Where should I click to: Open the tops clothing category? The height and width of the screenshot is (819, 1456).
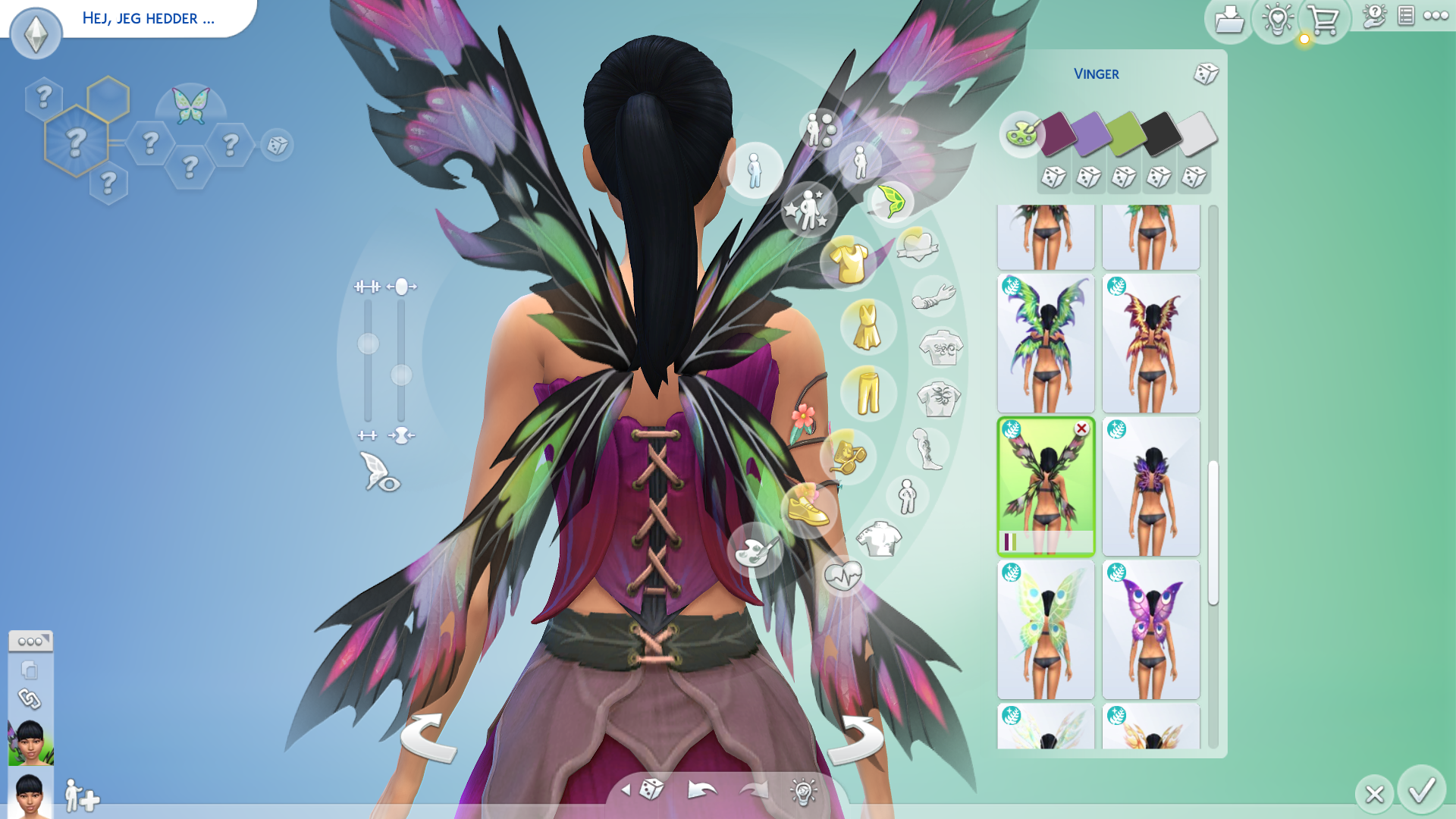point(849,262)
